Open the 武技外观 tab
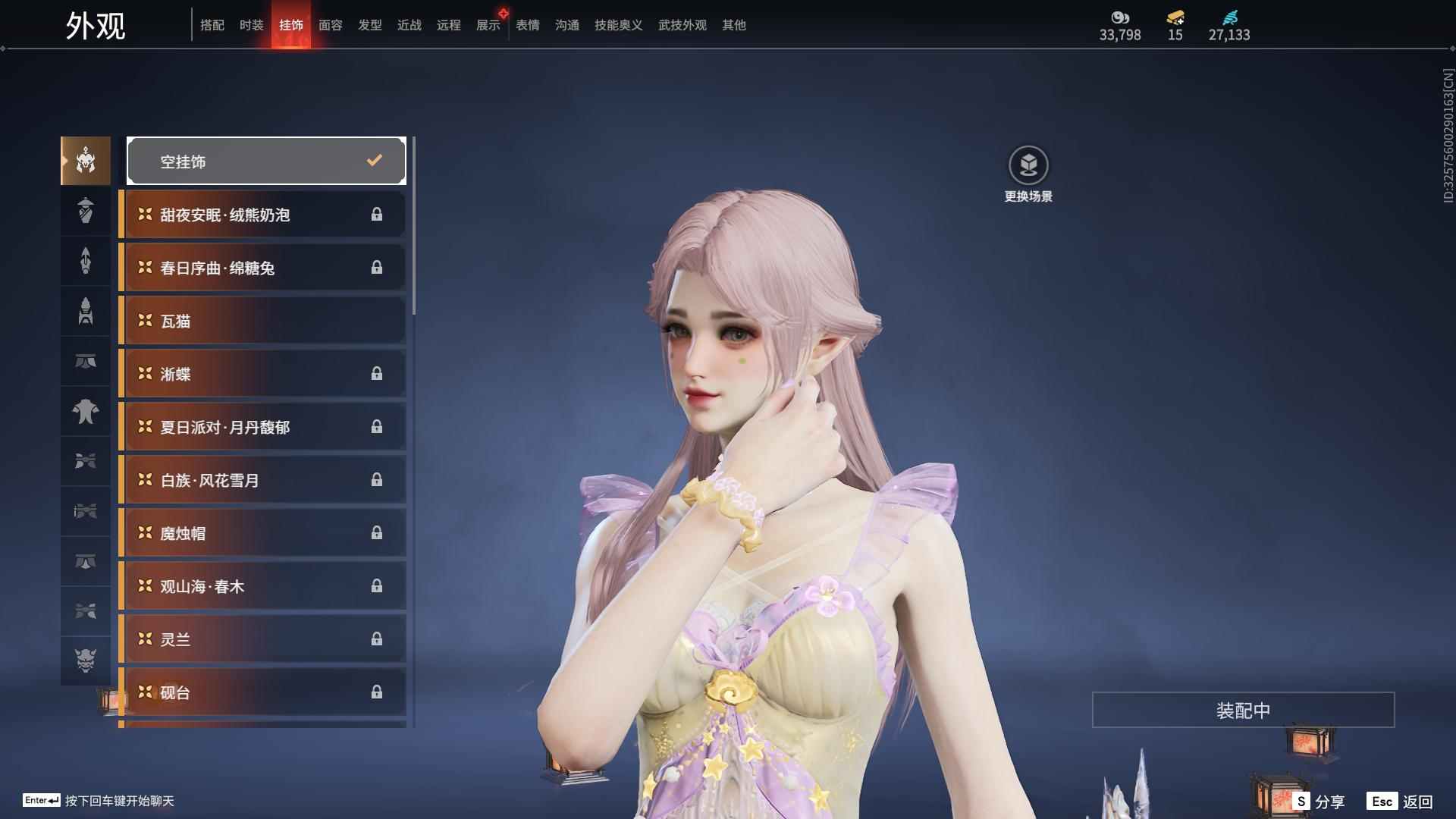 click(682, 25)
